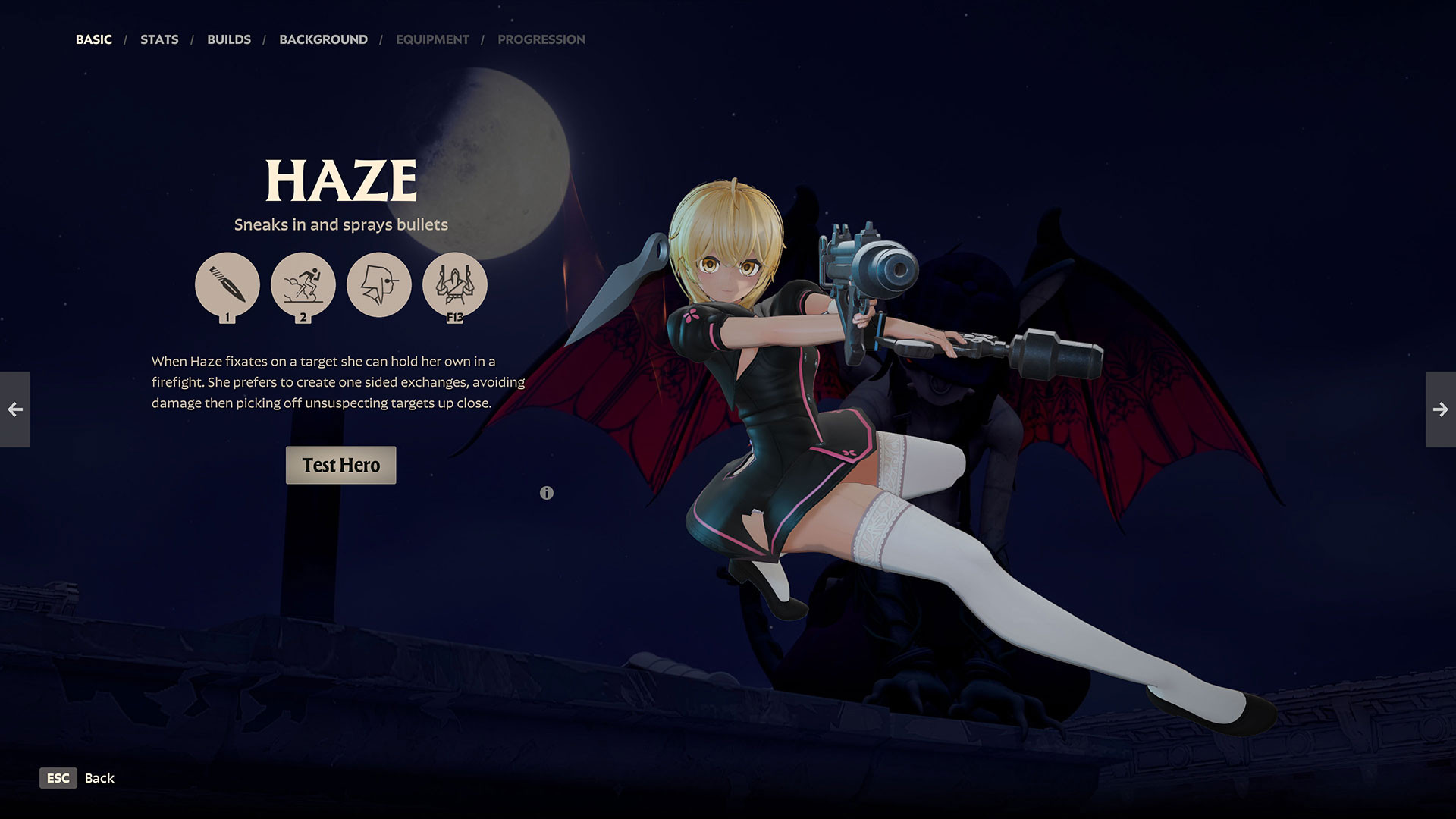Go to previous hero with left arrow

pyautogui.click(x=15, y=409)
